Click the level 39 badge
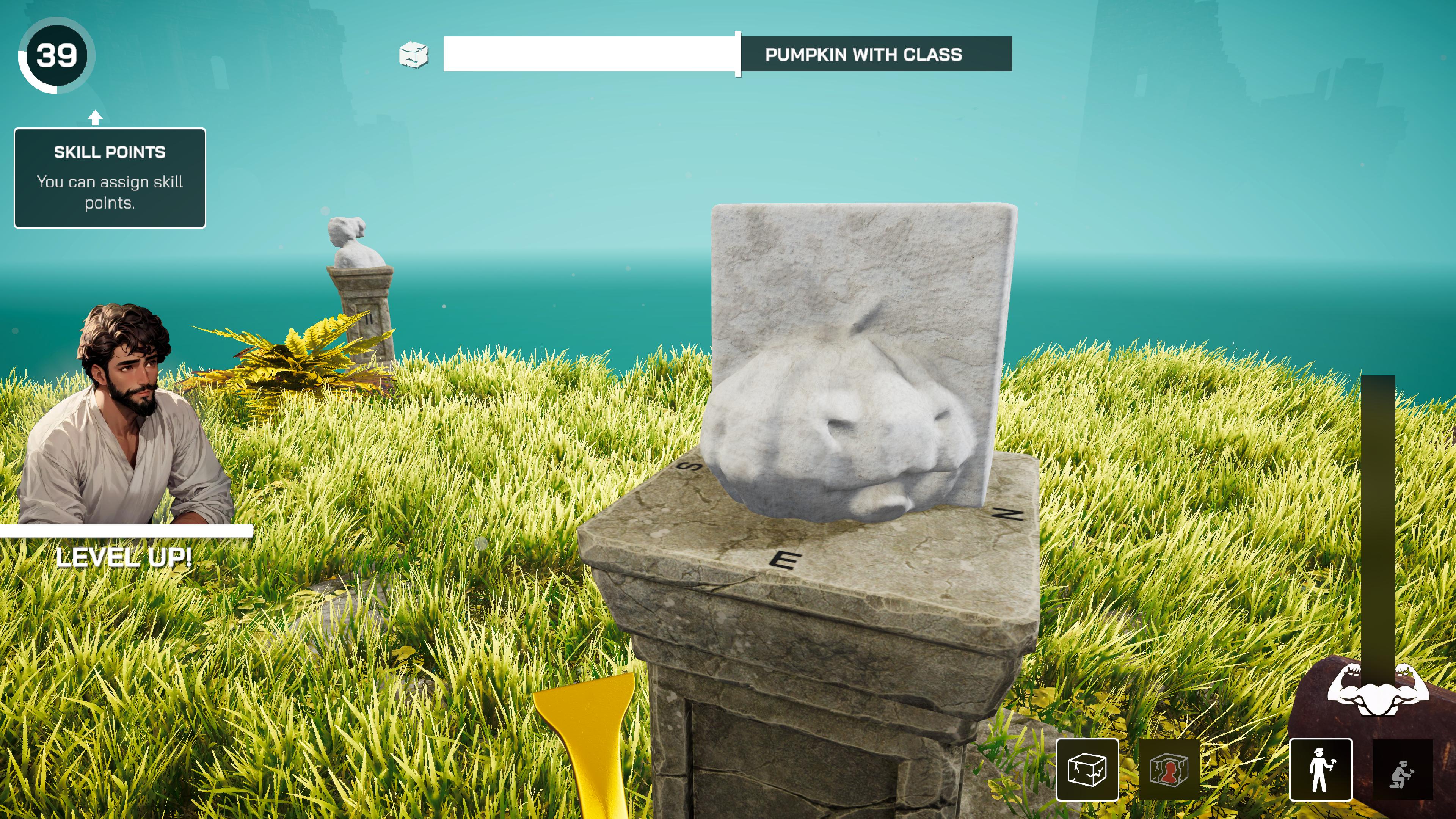The image size is (1456, 819). coord(56,55)
